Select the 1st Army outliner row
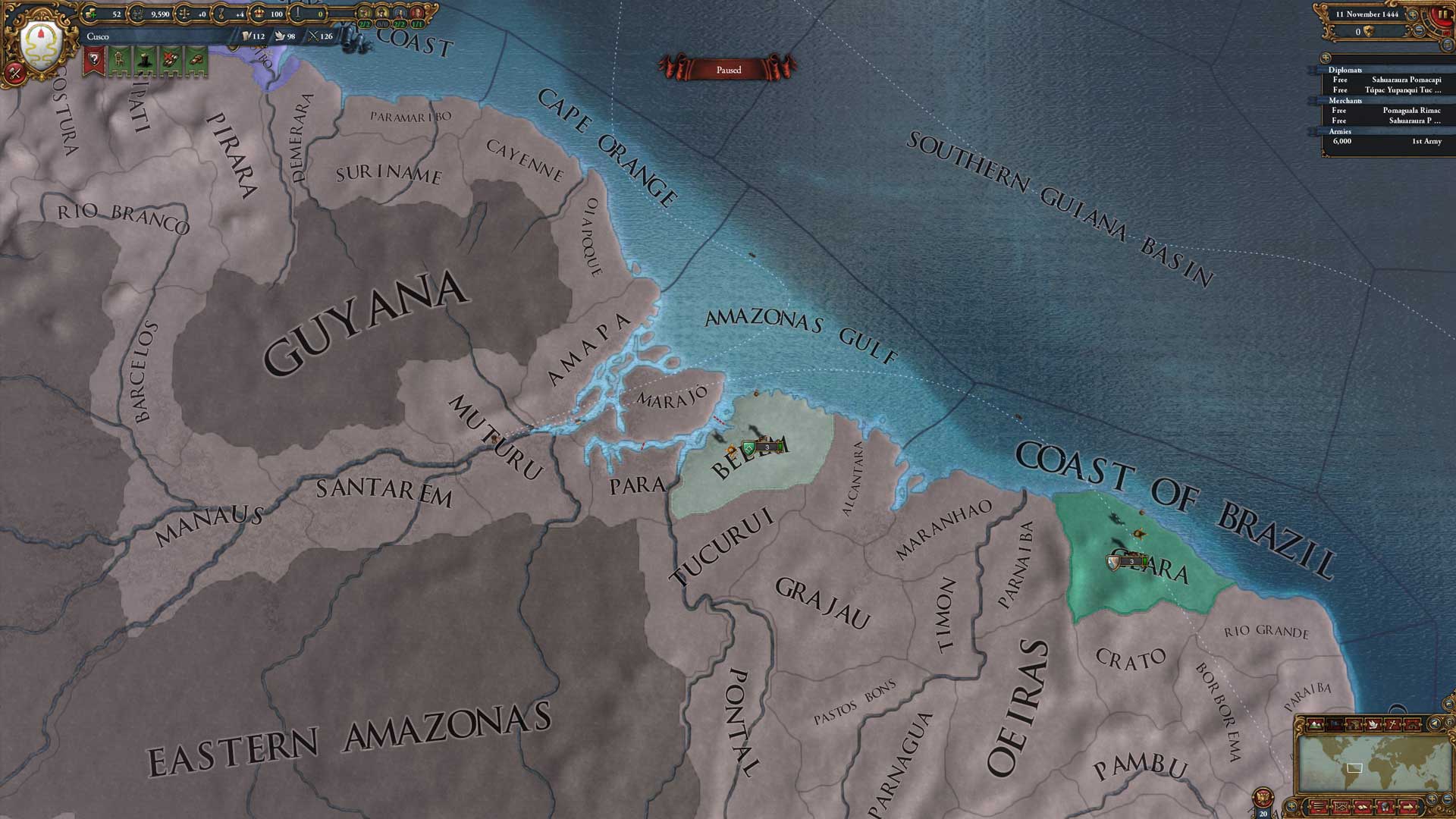 point(1426,142)
